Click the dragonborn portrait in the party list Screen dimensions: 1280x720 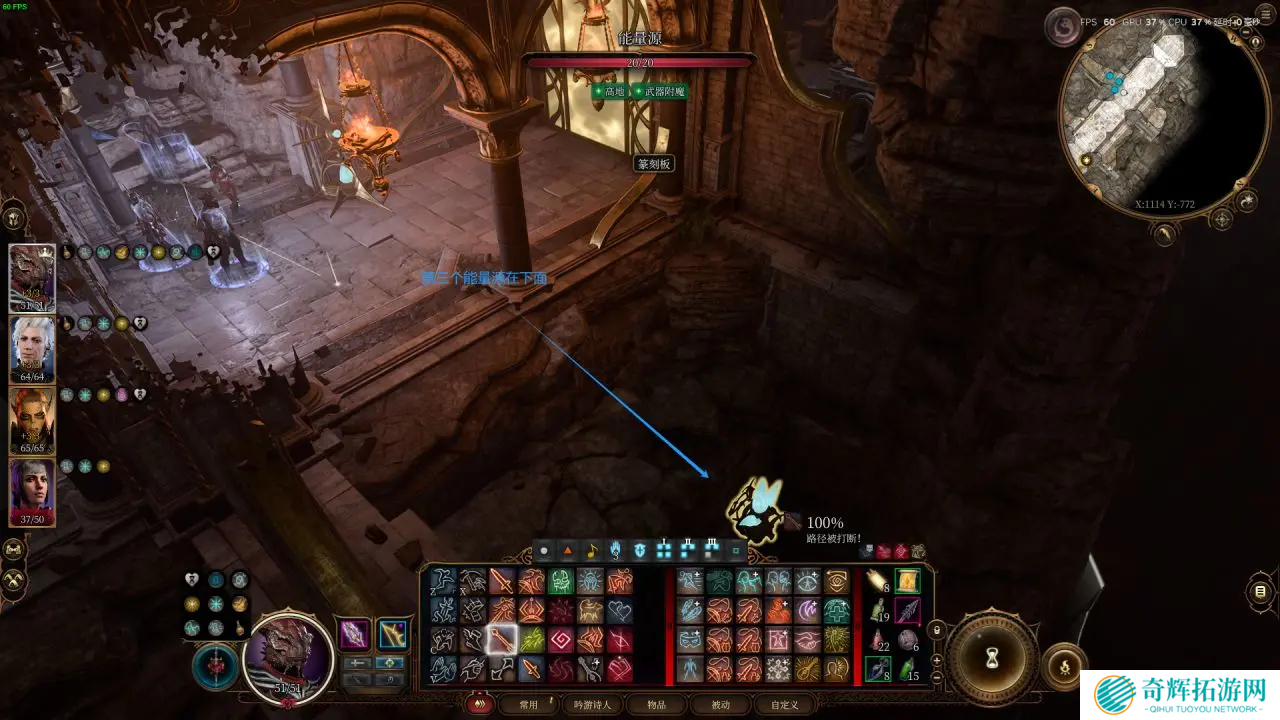(32, 277)
